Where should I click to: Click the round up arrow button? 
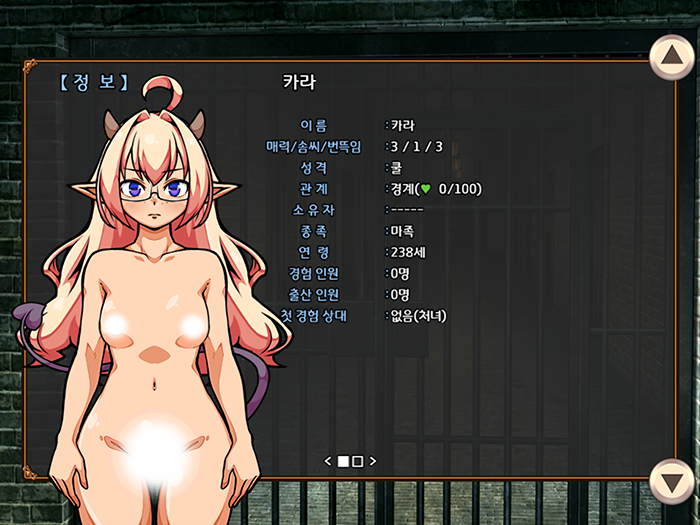[x=672, y=58]
